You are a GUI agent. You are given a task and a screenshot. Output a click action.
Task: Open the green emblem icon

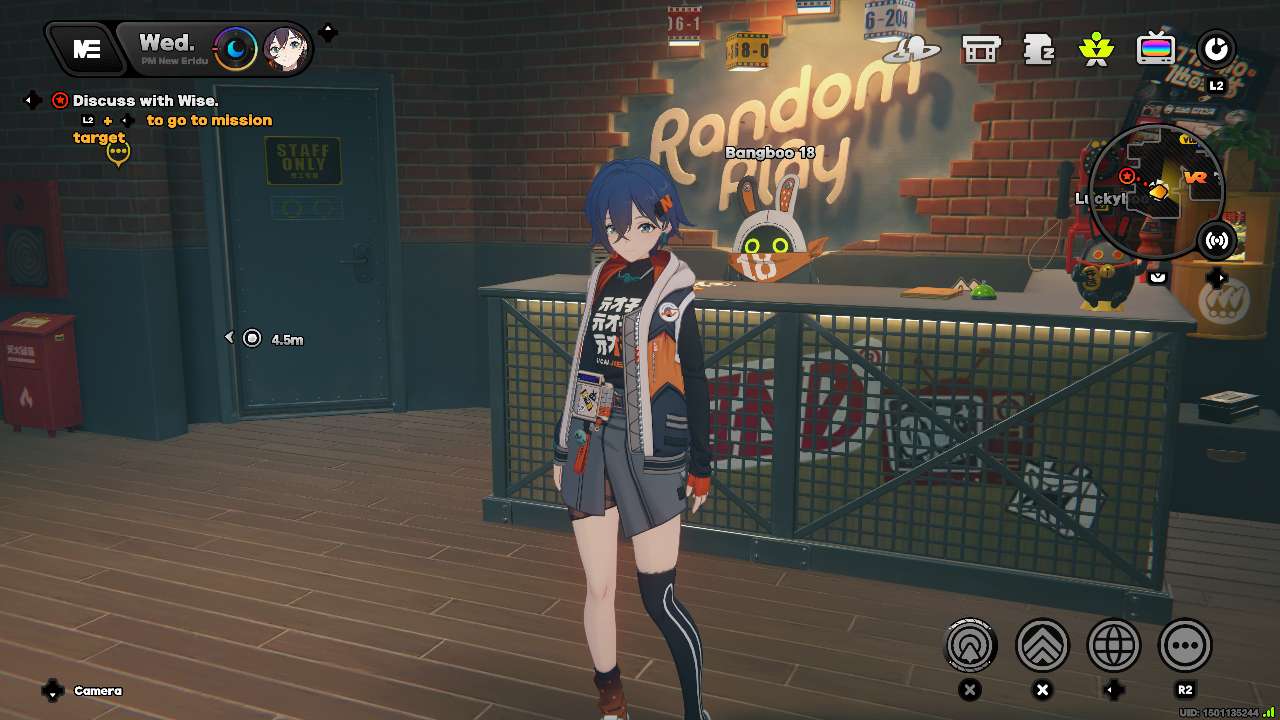1097,48
